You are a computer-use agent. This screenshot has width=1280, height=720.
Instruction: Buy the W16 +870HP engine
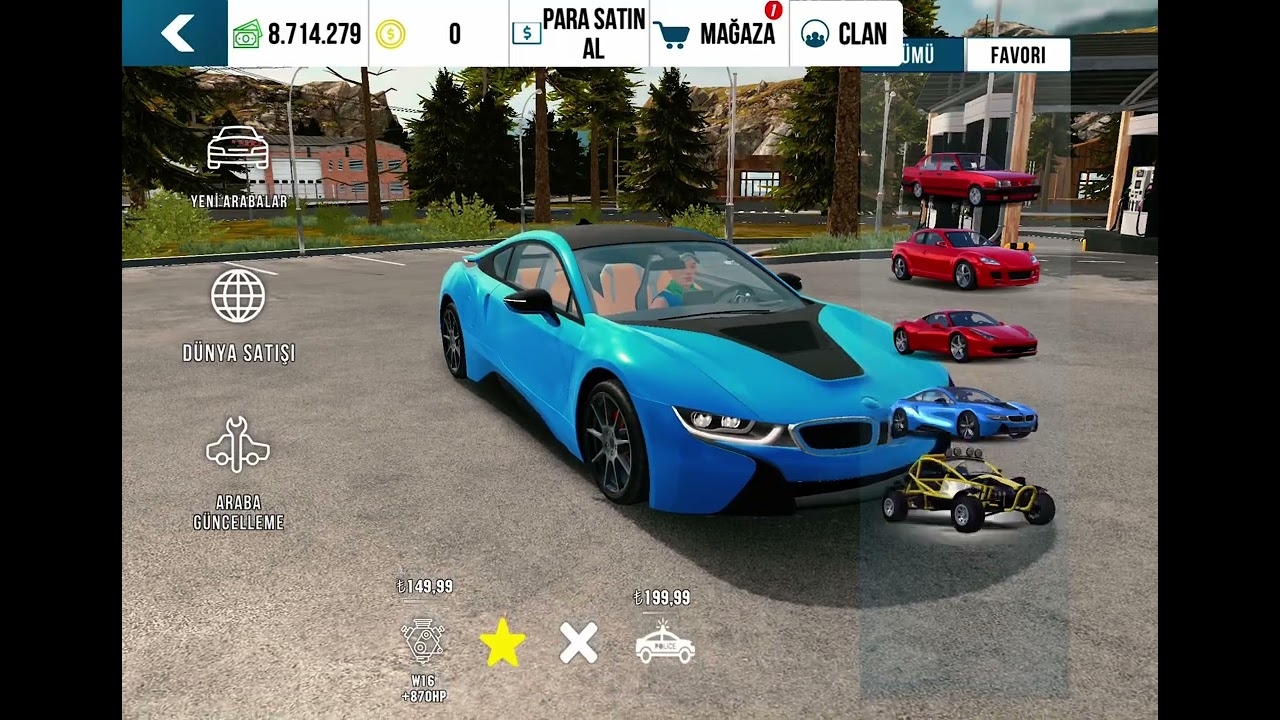pos(423,642)
